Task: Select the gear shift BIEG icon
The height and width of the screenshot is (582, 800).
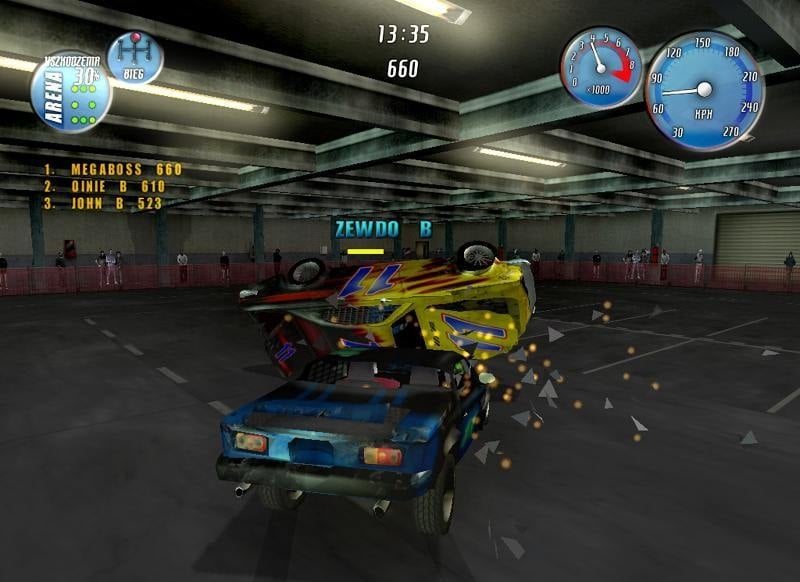Action: pyautogui.click(x=135, y=58)
